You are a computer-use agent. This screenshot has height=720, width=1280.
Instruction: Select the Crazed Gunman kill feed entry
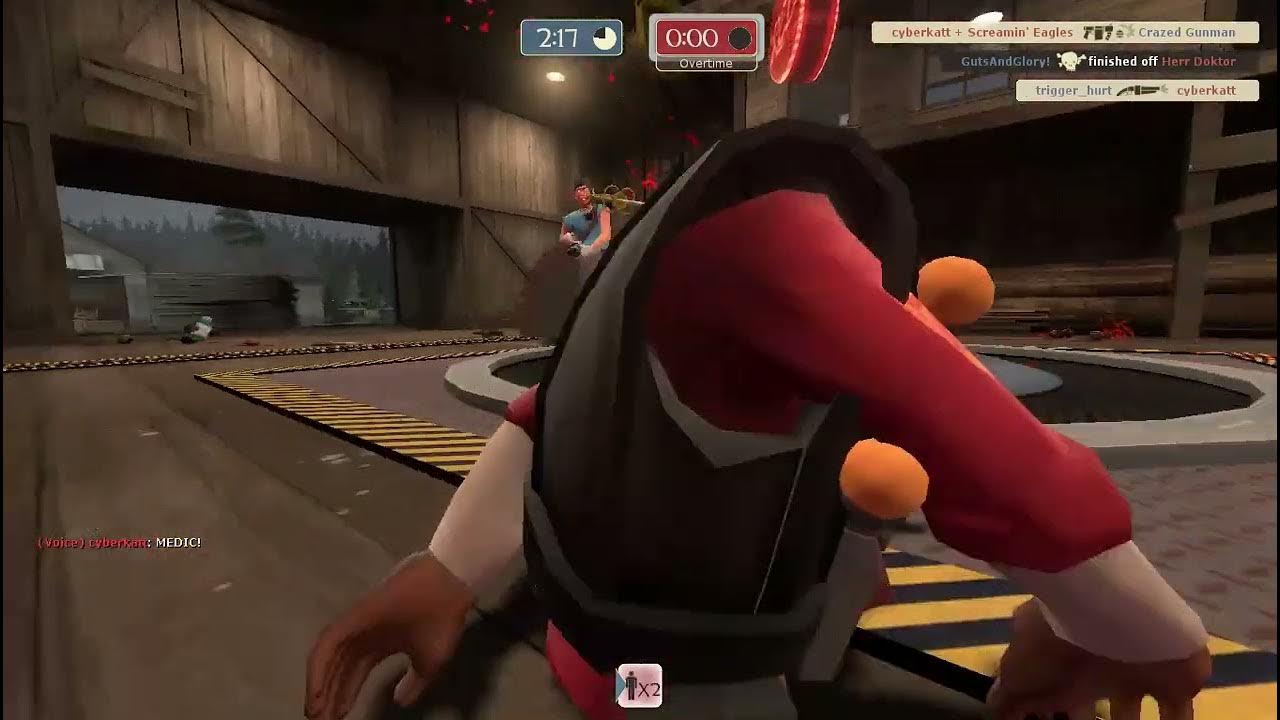(1064, 33)
